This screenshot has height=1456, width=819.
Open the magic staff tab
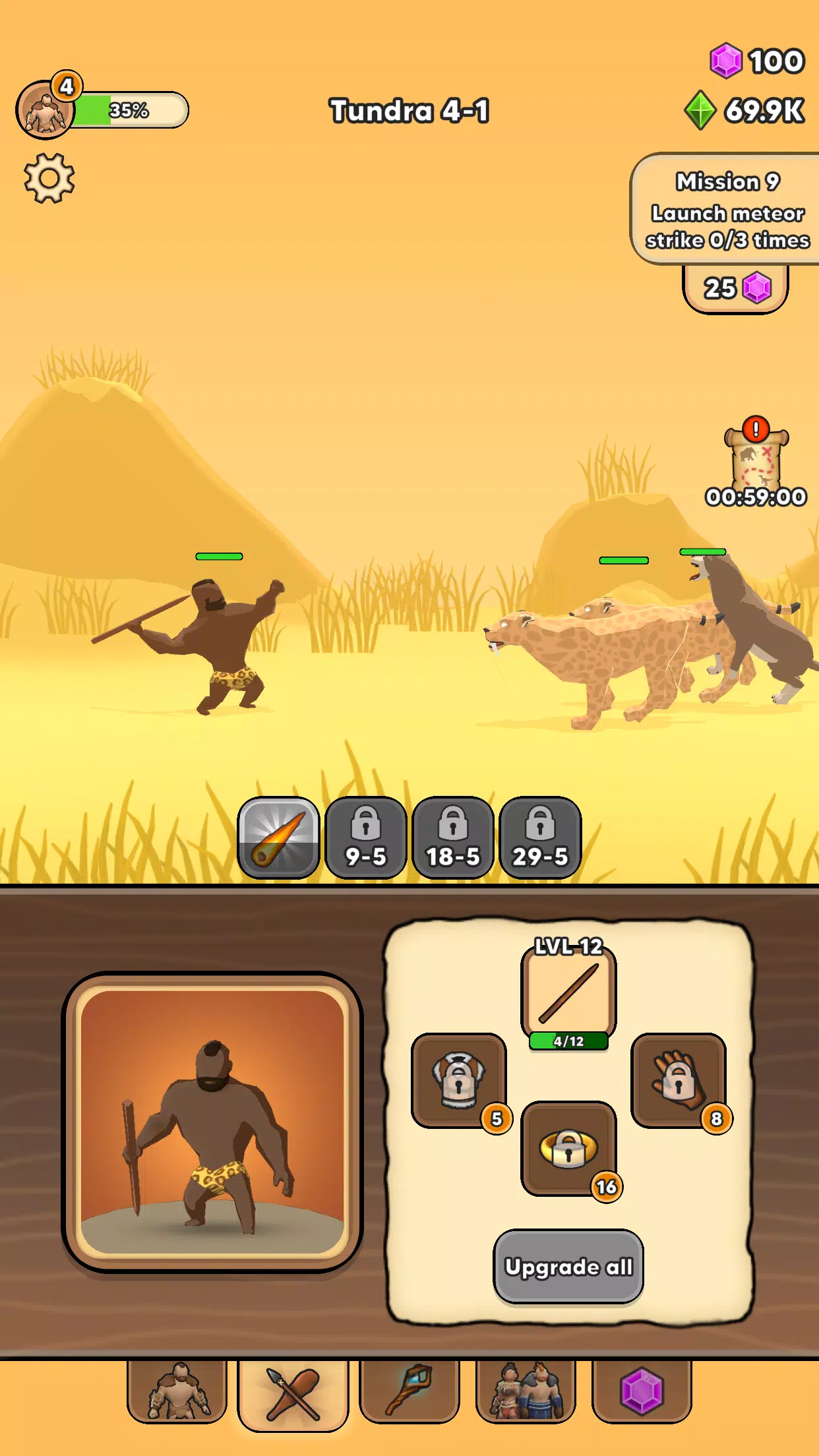click(409, 1391)
